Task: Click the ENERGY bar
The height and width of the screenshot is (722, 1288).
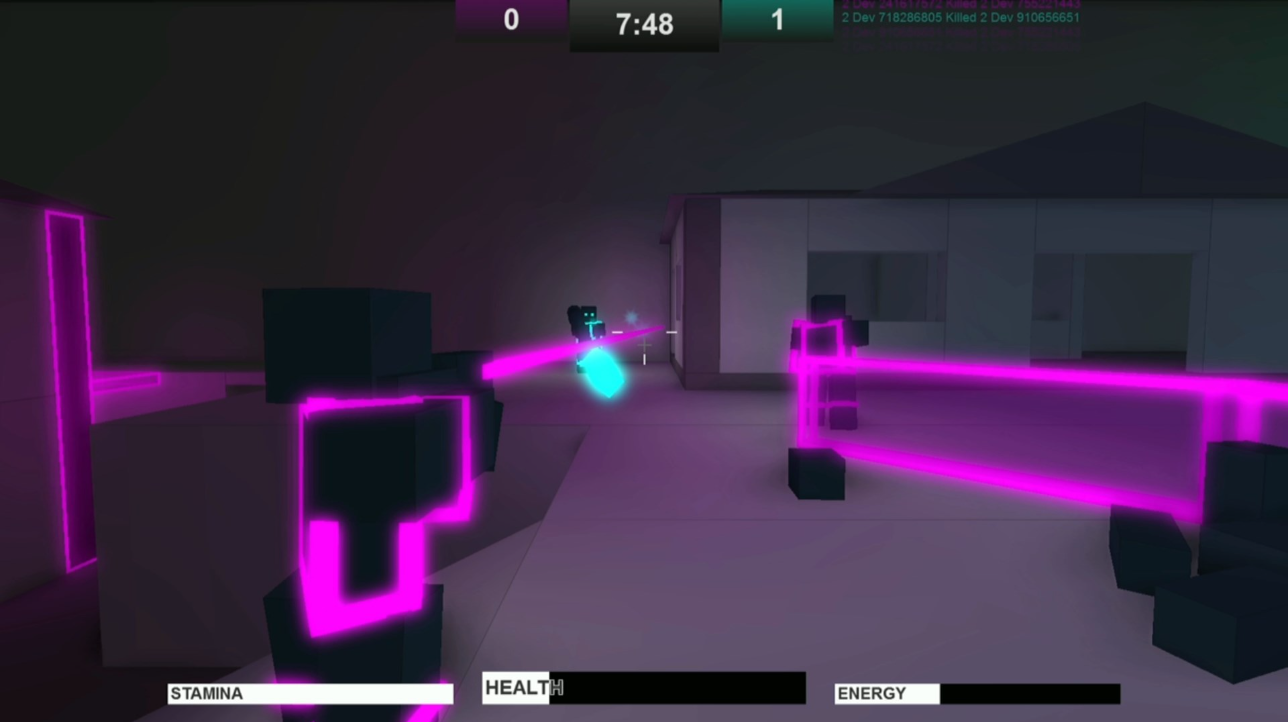Action: tap(1030, 692)
